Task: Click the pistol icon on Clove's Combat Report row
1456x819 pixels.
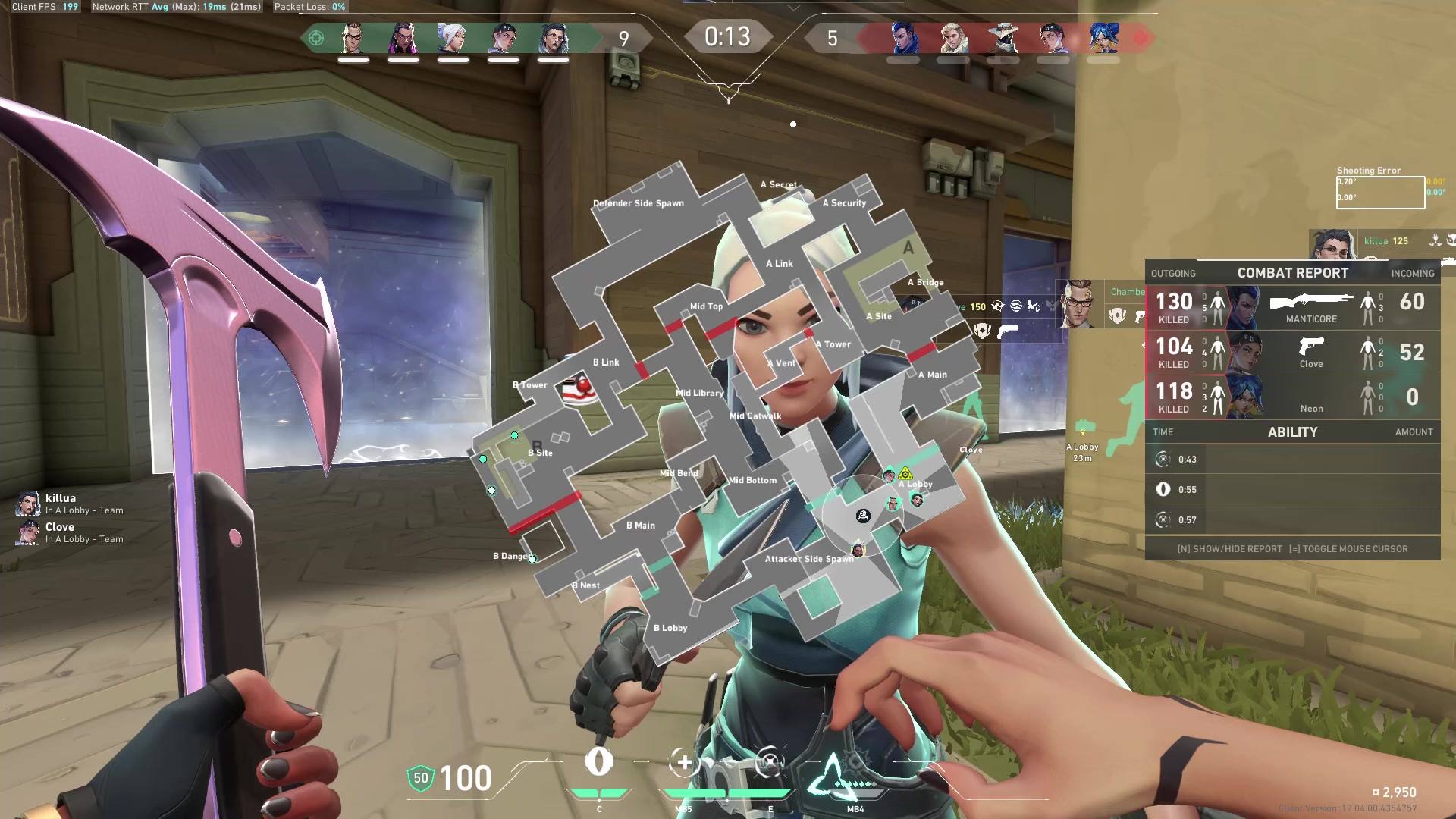Action: pyautogui.click(x=1312, y=348)
